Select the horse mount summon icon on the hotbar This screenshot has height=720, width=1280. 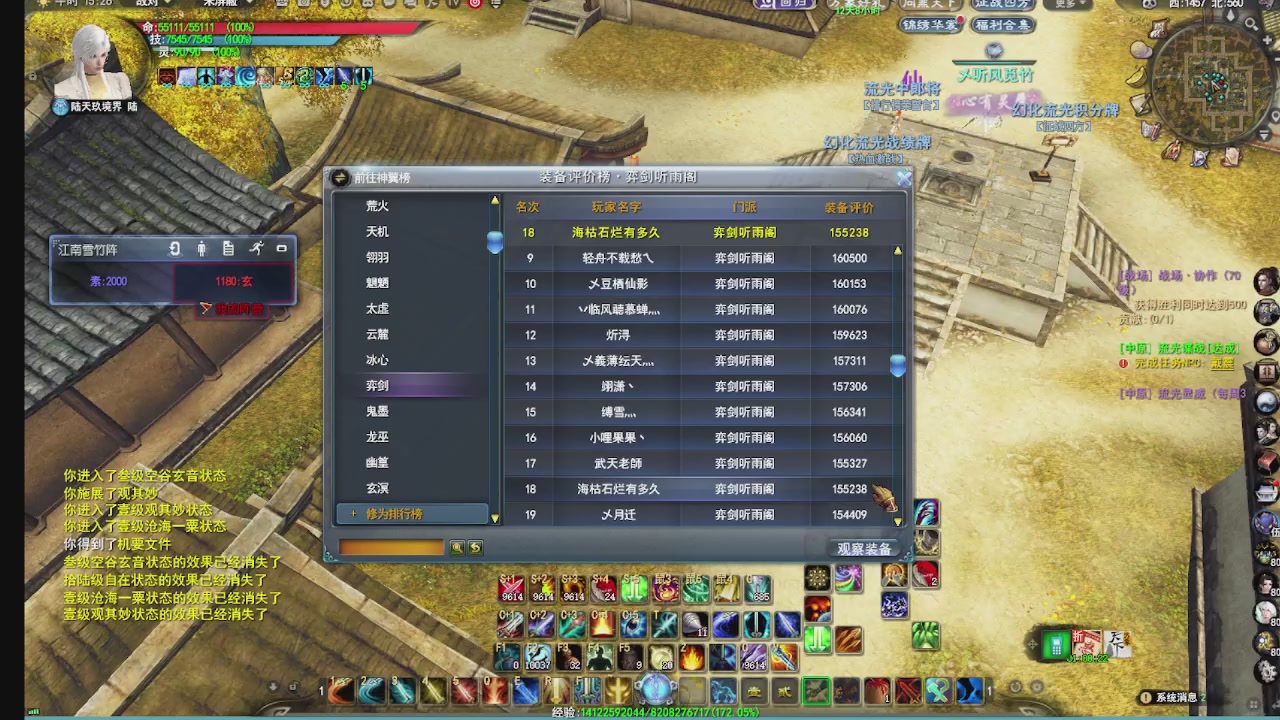721,690
